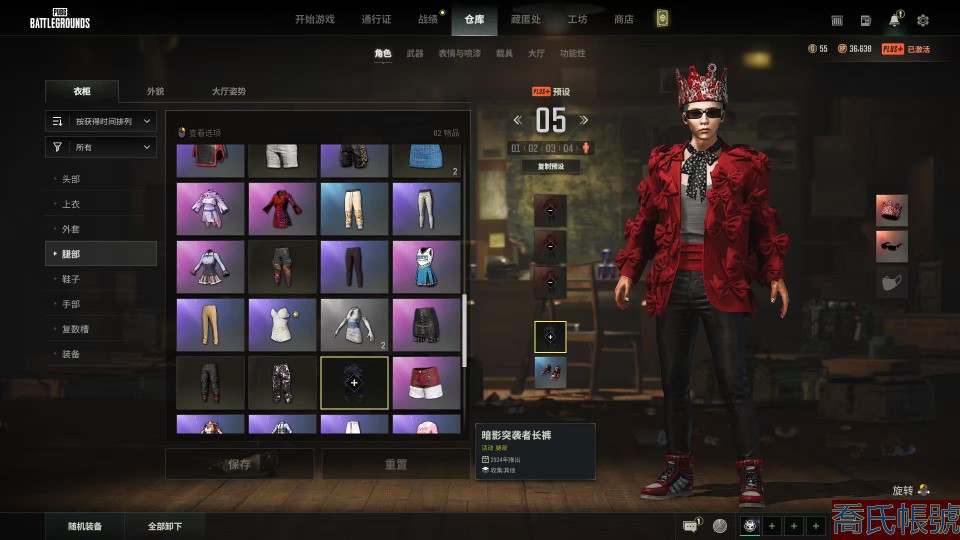Click 全部卸下 to unequip everything
This screenshot has height=540, width=960.
pyautogui.click(x=165, y=526)
